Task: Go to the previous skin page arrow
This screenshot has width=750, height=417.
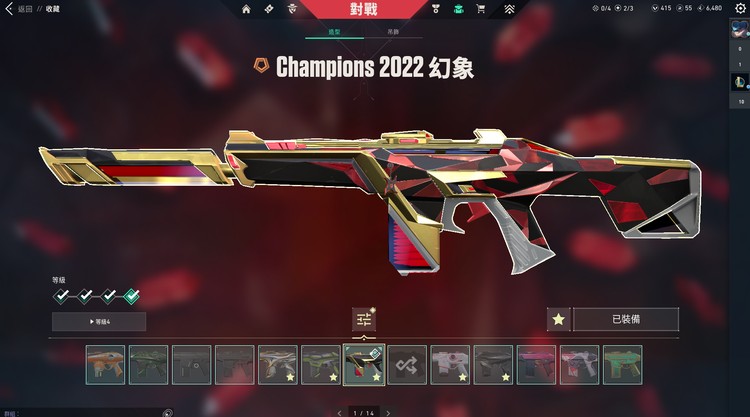Action: (339, 412)
